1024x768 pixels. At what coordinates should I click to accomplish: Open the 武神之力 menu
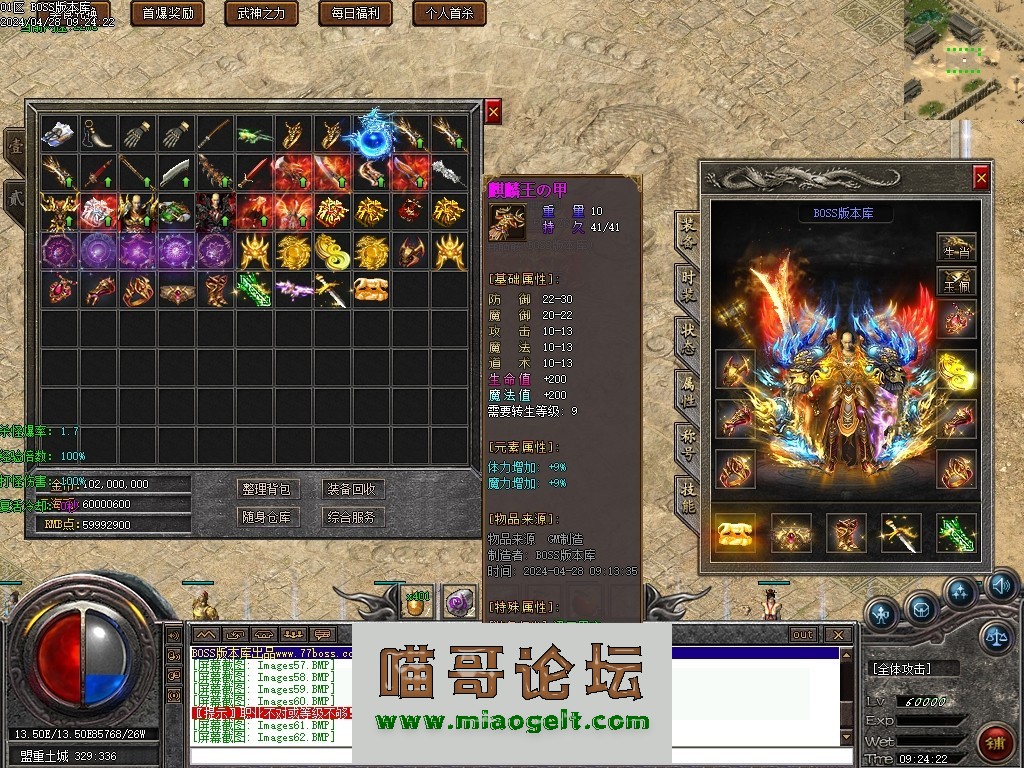(261, 14)
